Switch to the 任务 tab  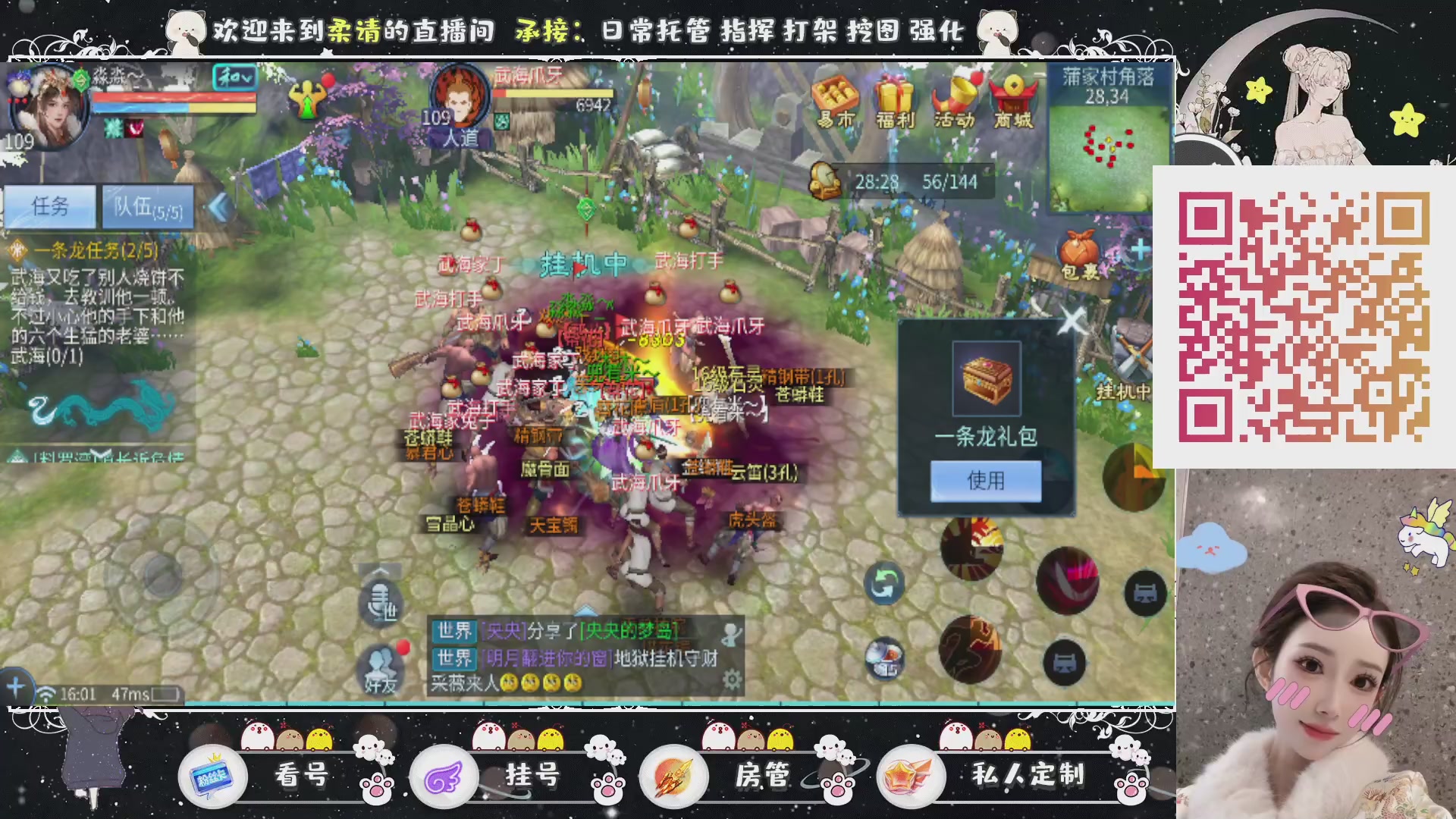tap(52, 206)
